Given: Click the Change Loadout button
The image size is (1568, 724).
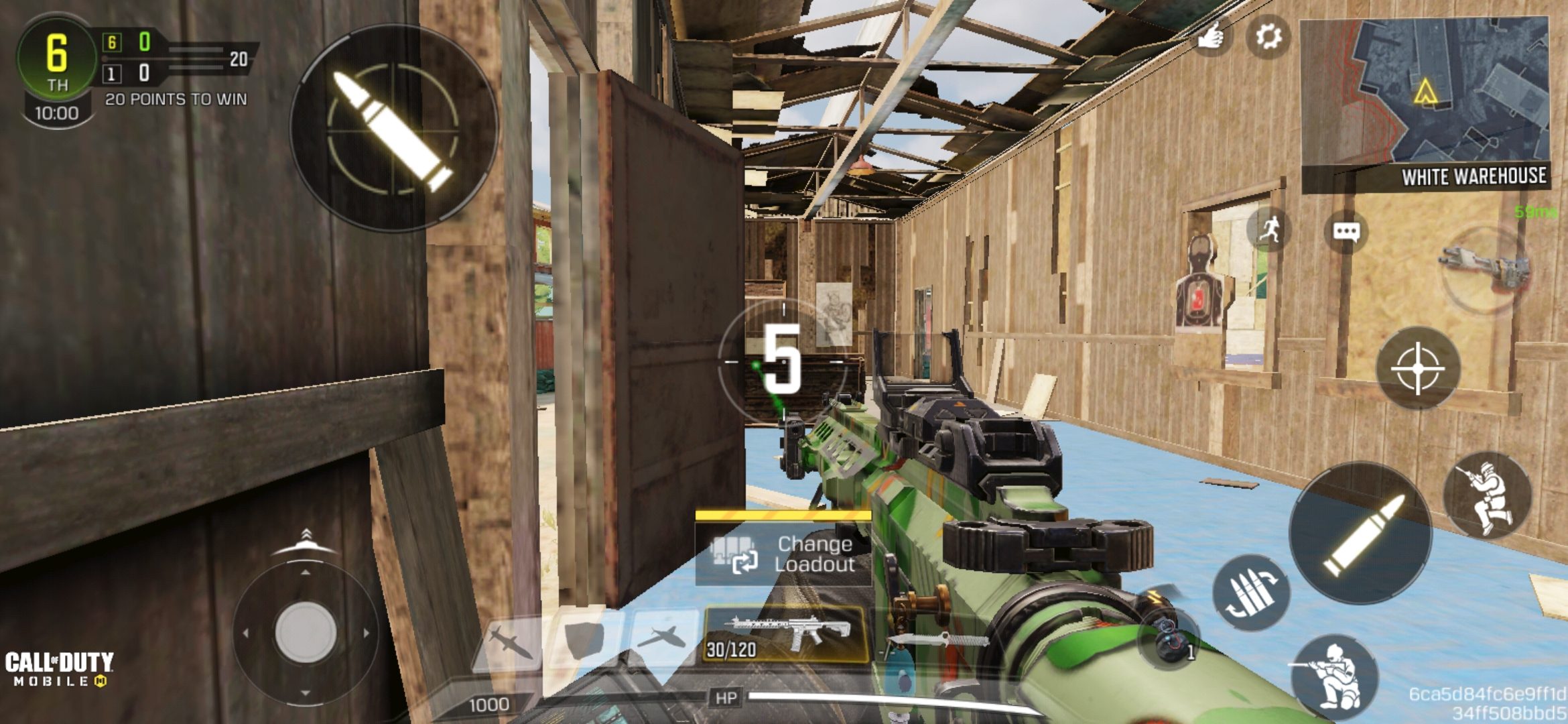Looking at the screenshot, I should [783, 554].
